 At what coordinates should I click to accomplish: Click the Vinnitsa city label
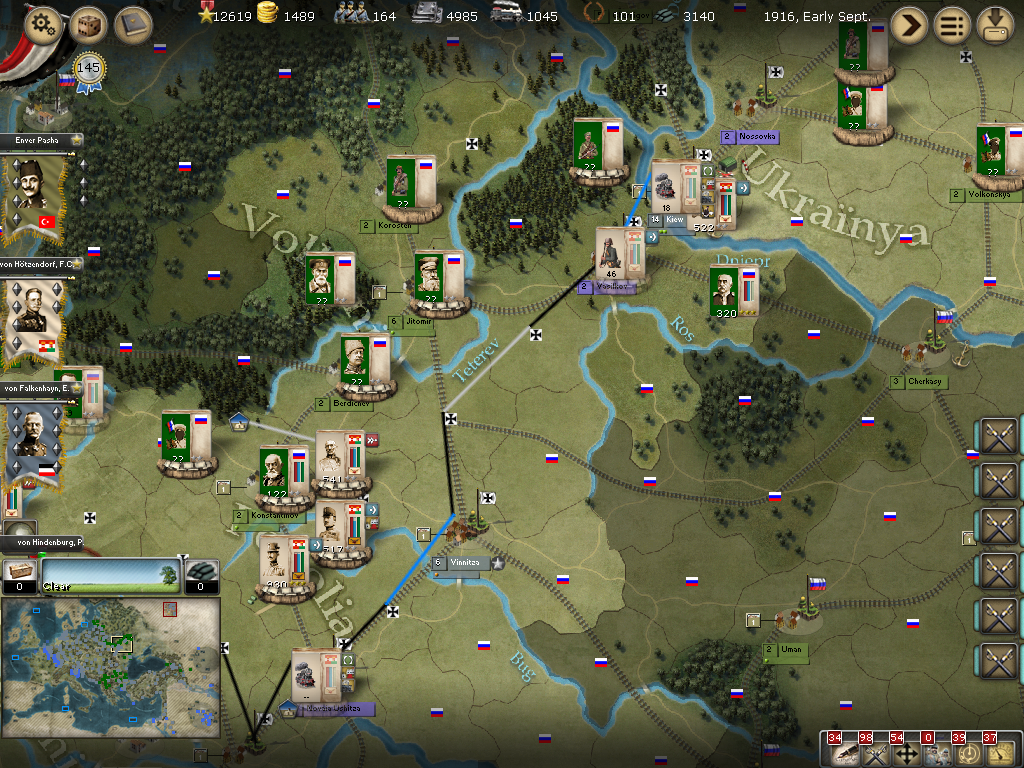pyautogui.click(x=464, y=563)
